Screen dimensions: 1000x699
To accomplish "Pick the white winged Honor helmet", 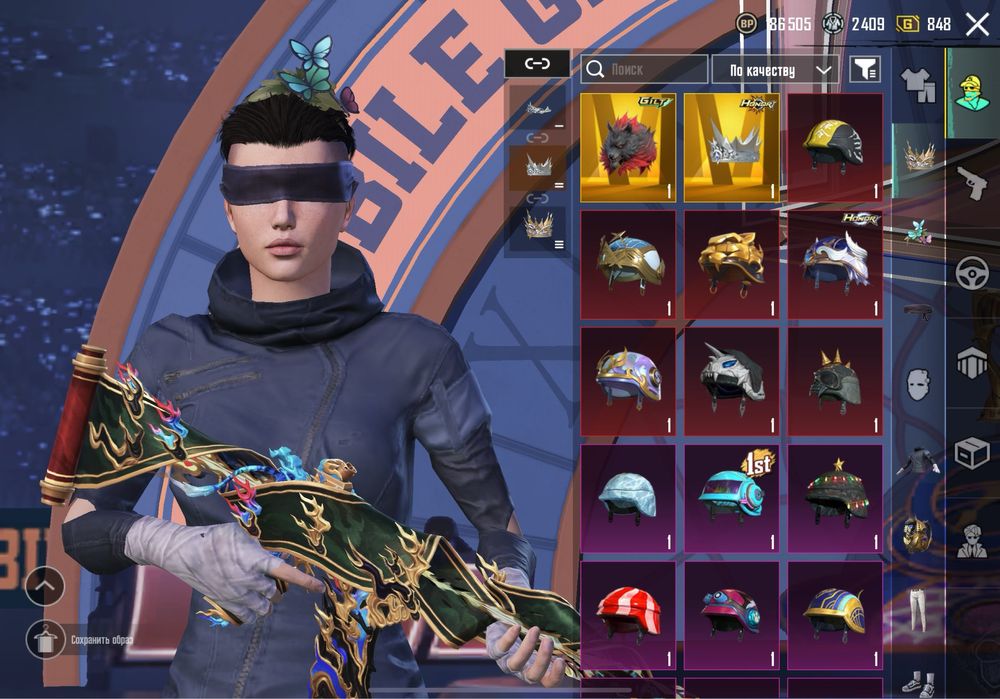I will pyautogui.click(x=835, y=264).
